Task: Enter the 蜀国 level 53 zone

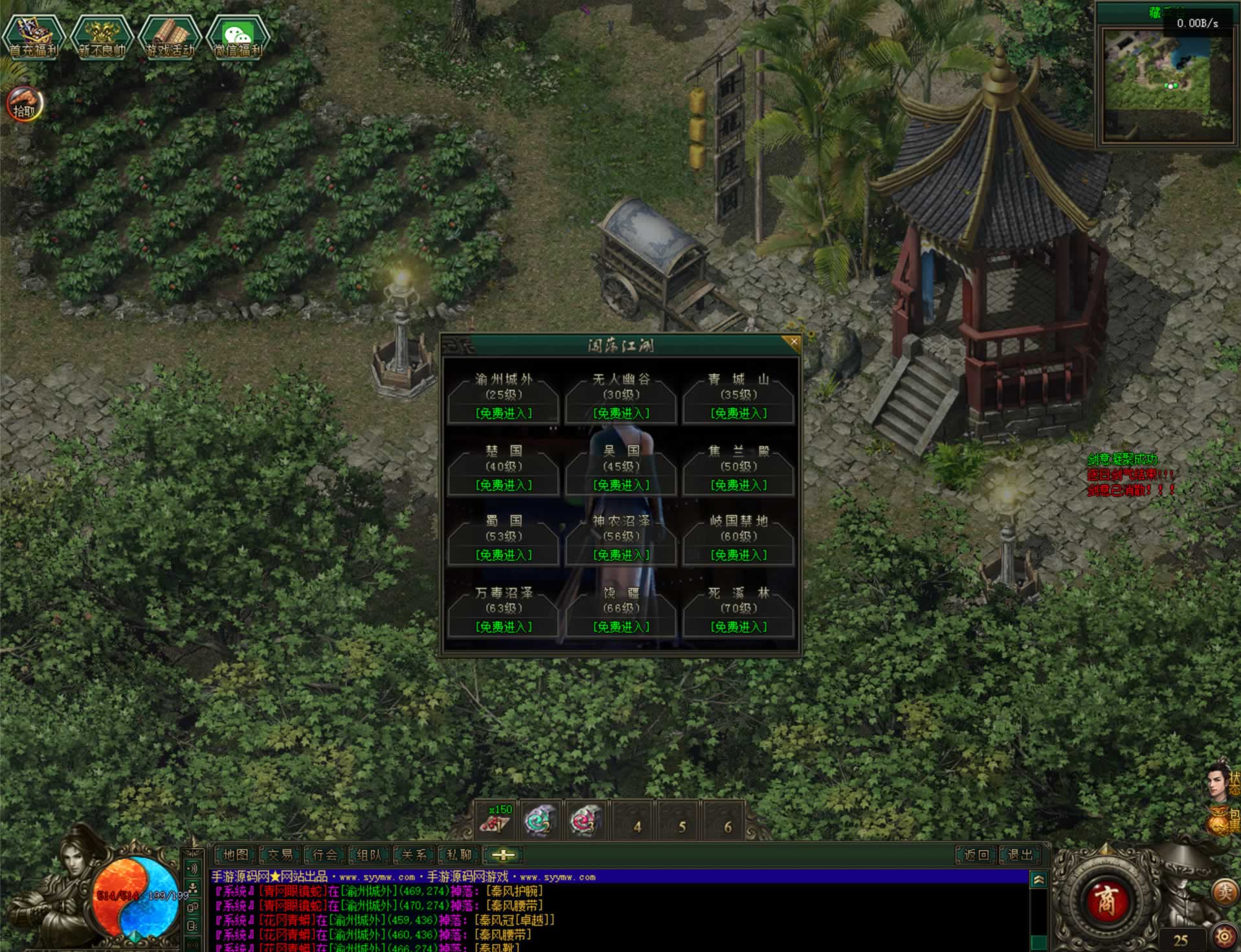Action: [x=504, y=555]
